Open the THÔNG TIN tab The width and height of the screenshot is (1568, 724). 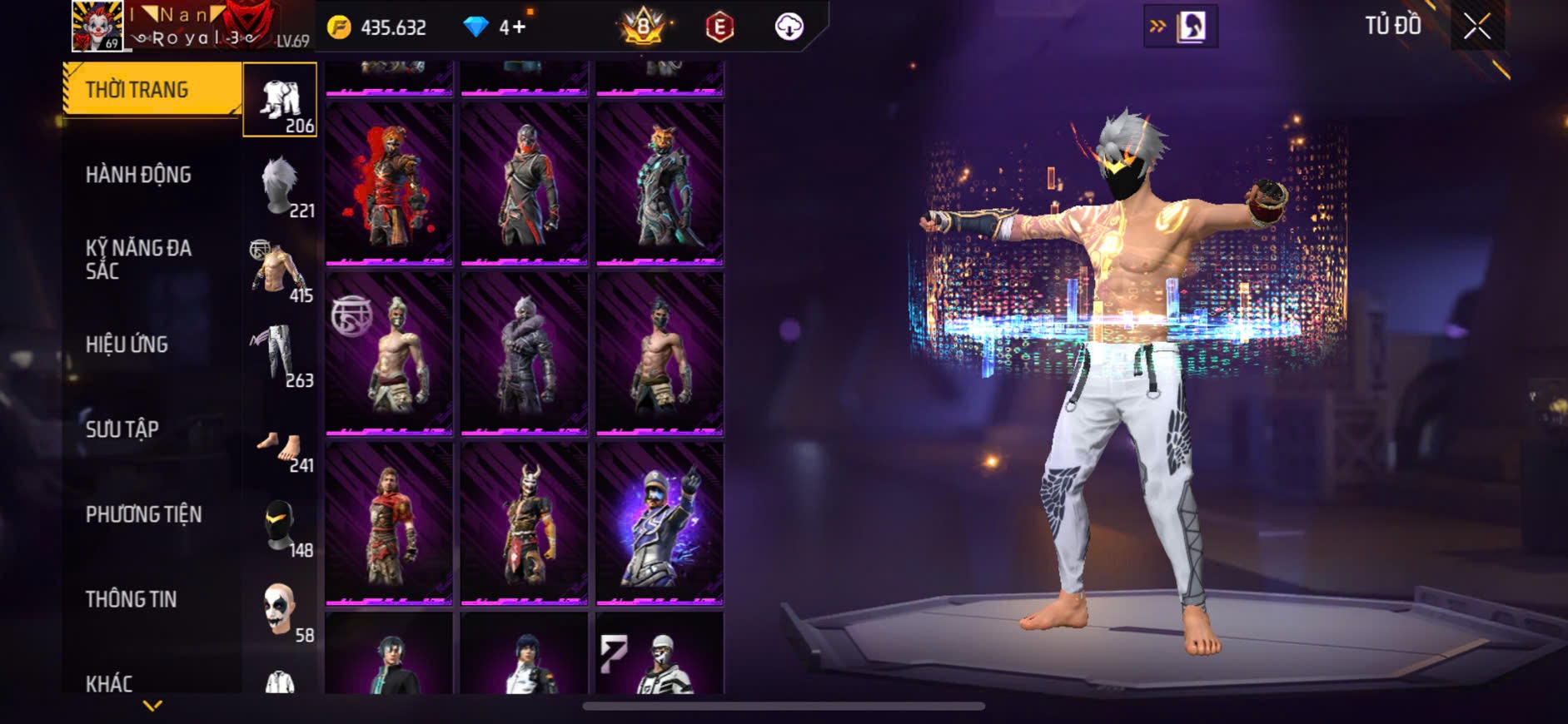131,599
